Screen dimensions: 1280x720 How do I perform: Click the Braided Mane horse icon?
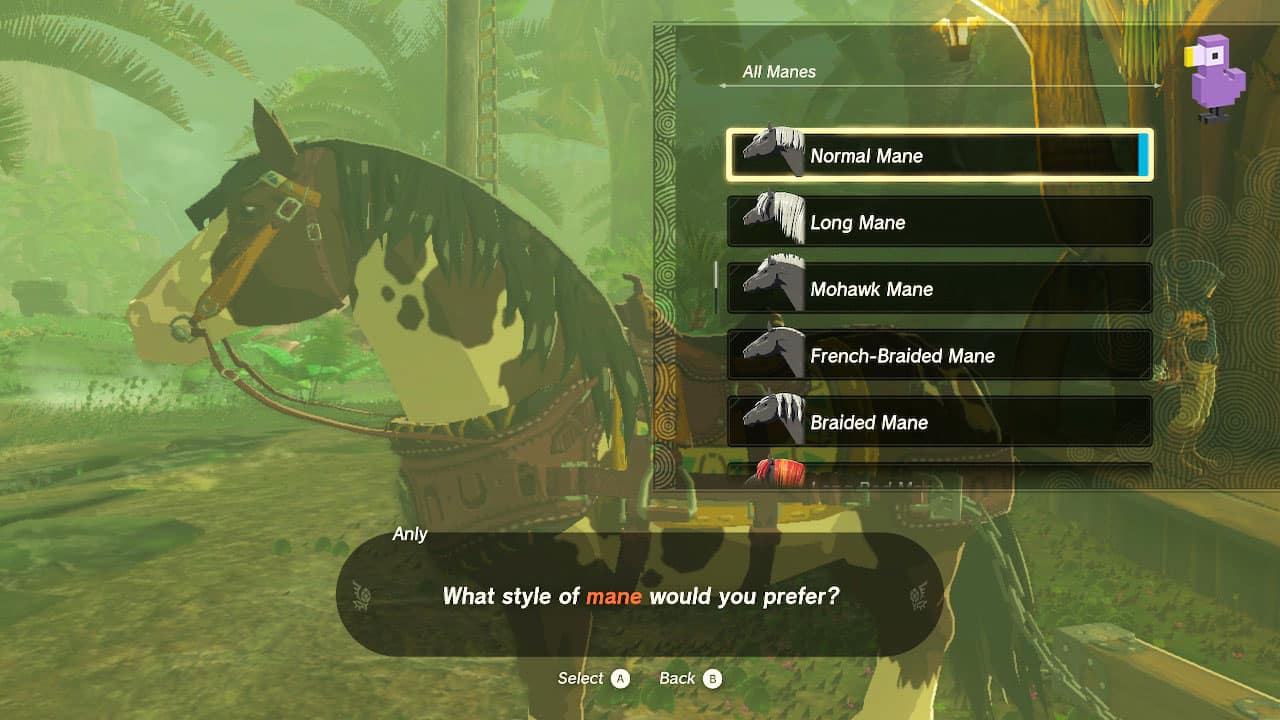coord(771,420)
